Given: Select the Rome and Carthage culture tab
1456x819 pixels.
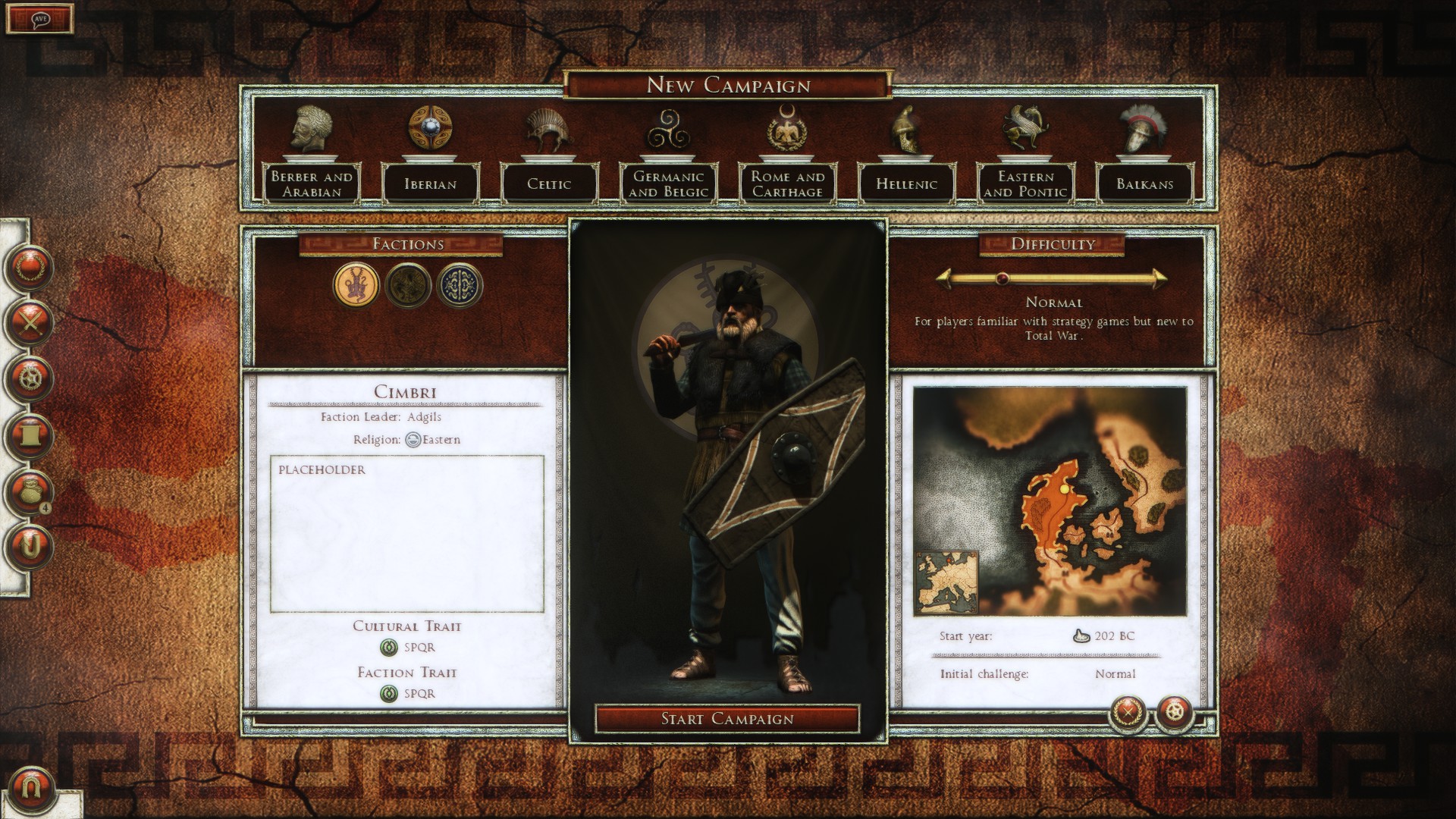Looking at the screenshot, I should 787,184.
